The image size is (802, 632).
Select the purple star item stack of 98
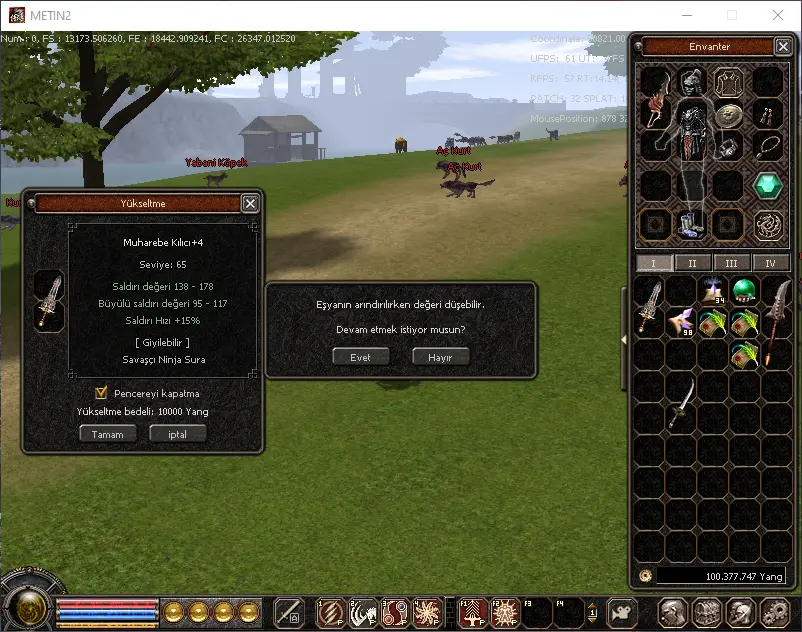pyautogui.click(x=682, y=322)
